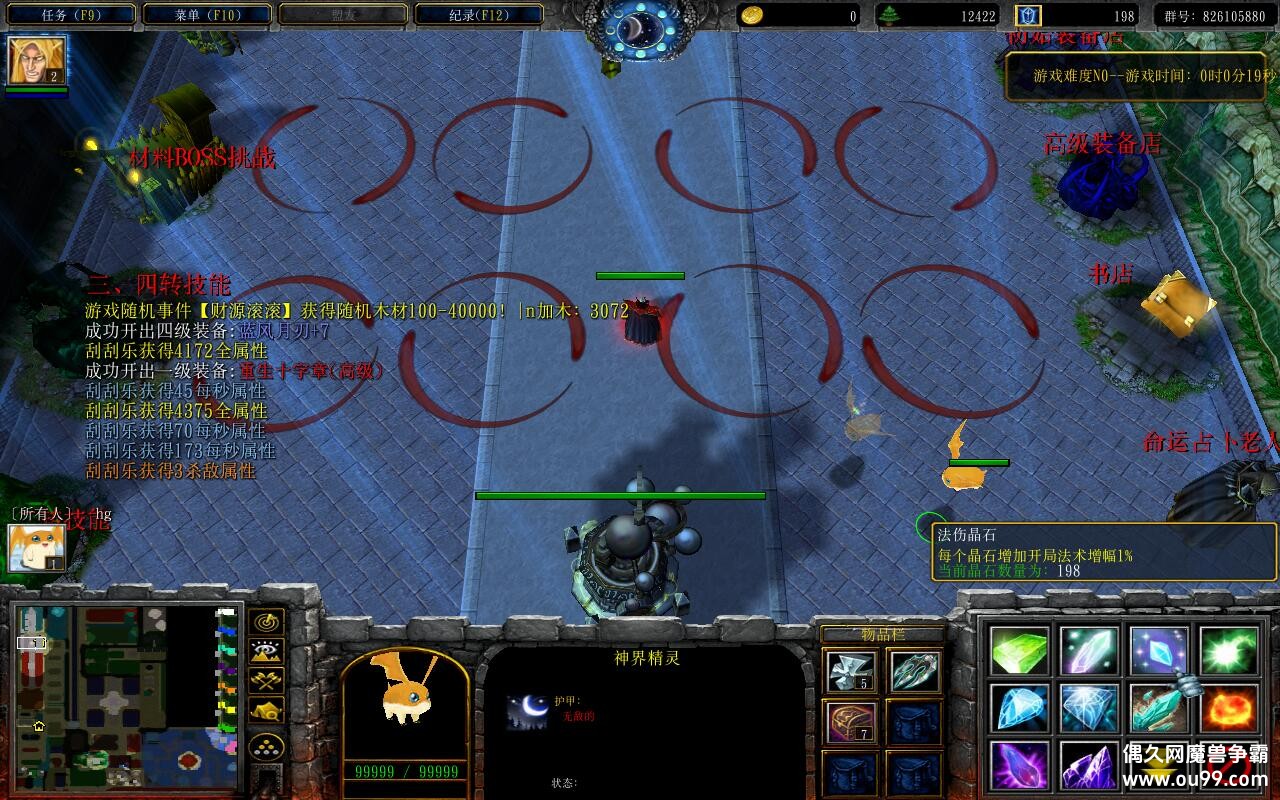Open the 纪录 (F12) log
The width and height of the screenshot is (1280, 800).
tap(478, 15)
